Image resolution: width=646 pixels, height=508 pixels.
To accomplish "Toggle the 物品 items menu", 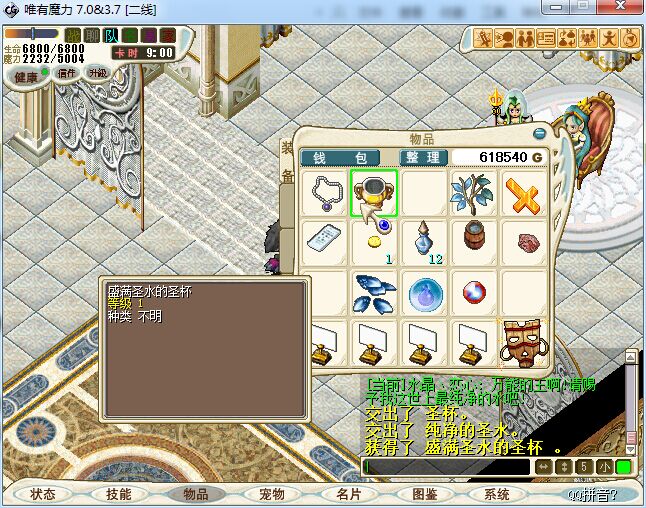I will (x=196, y=494).
